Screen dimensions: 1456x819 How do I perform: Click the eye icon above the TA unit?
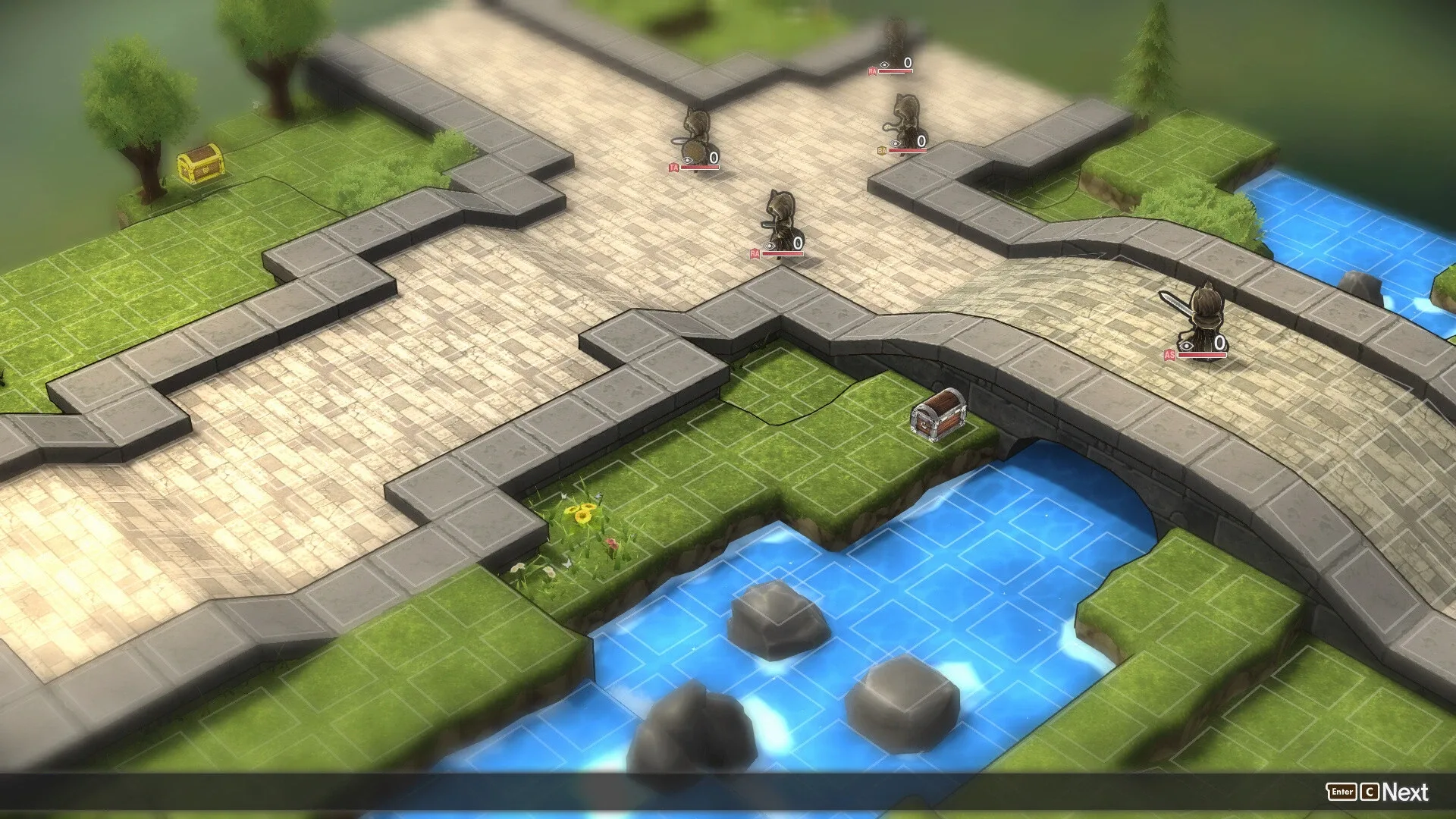pos(687,161)
